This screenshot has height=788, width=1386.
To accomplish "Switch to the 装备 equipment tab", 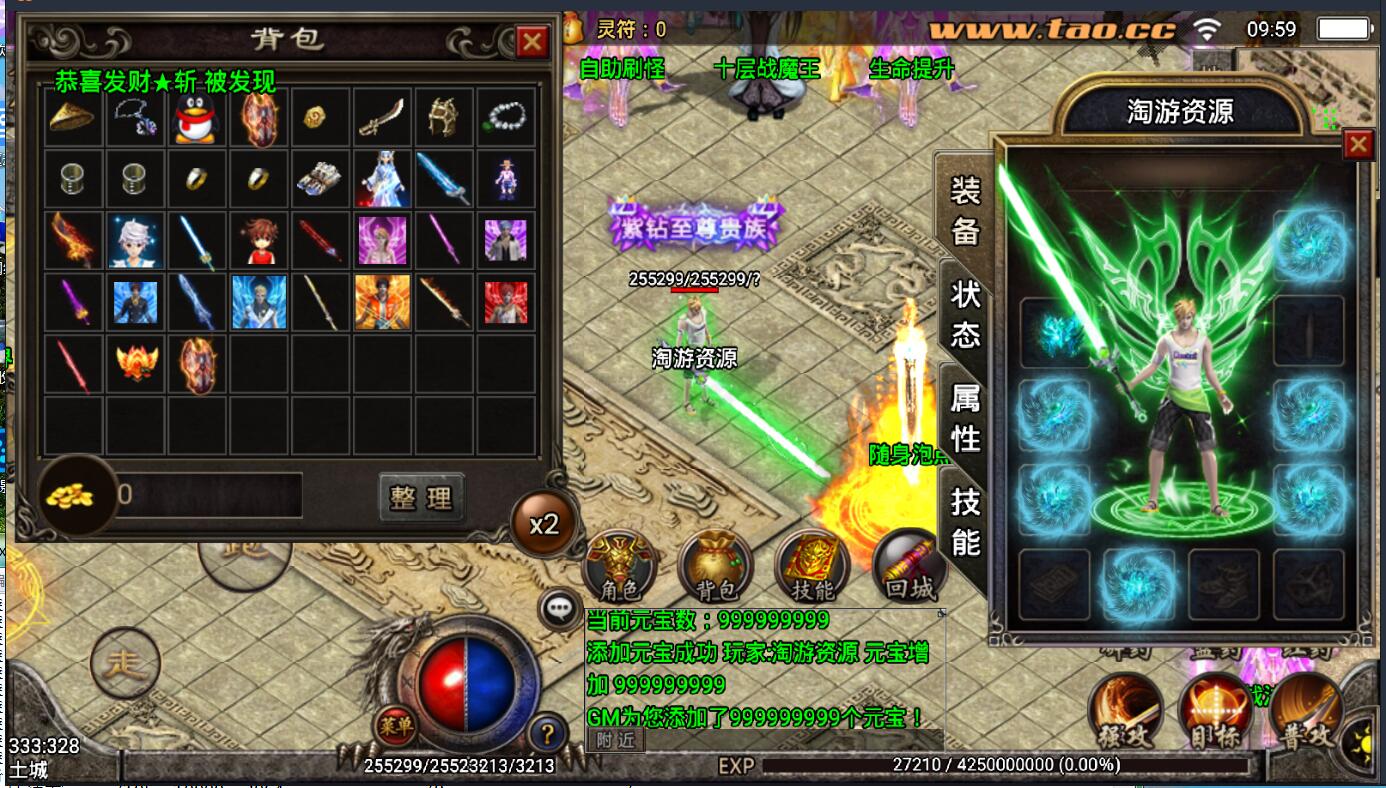I will pos(965,209).
